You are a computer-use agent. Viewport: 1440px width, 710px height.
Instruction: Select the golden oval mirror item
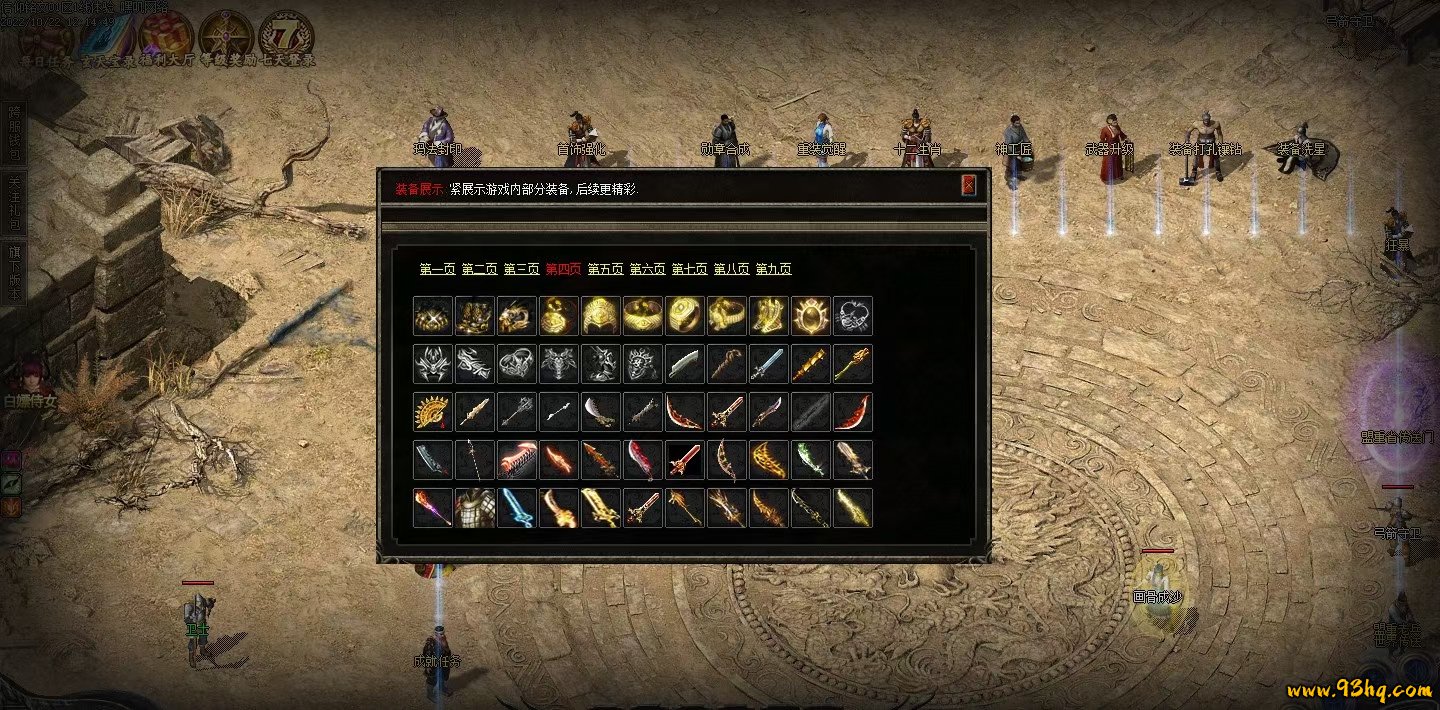[810, 316]
